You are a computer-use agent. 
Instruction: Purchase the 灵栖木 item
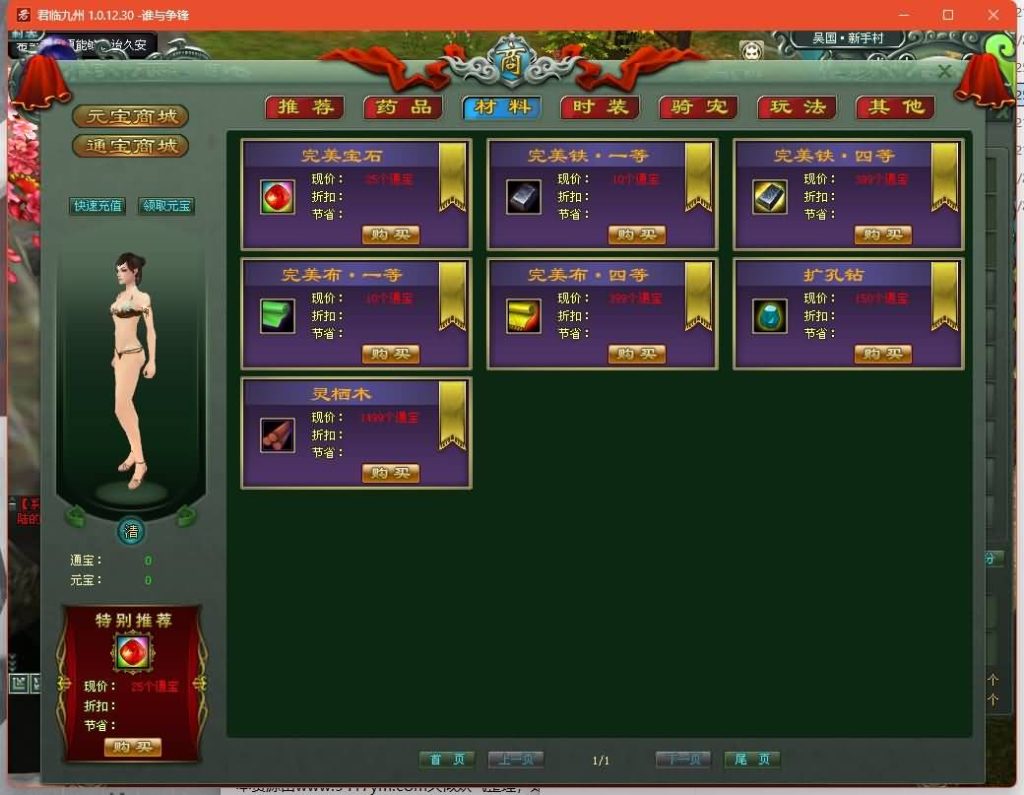click(x=390, y=473)
